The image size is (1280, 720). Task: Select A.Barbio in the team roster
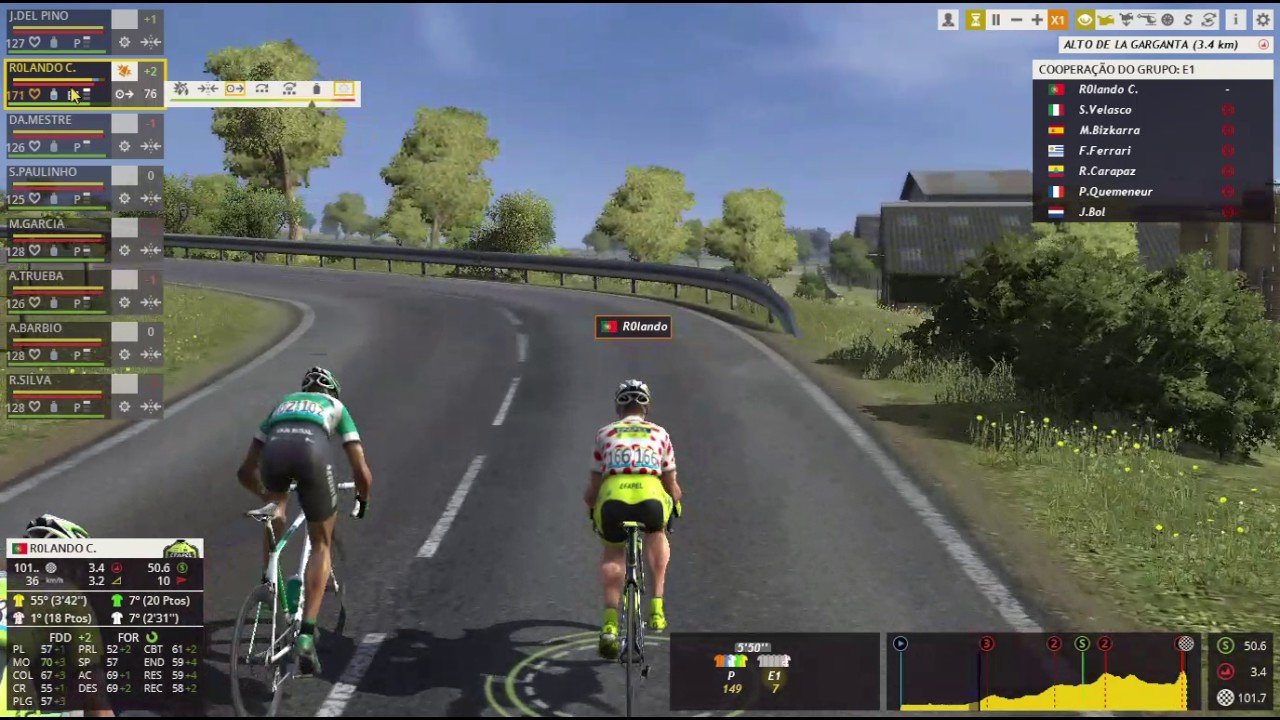pyautogui.click(x=36, y=328)
